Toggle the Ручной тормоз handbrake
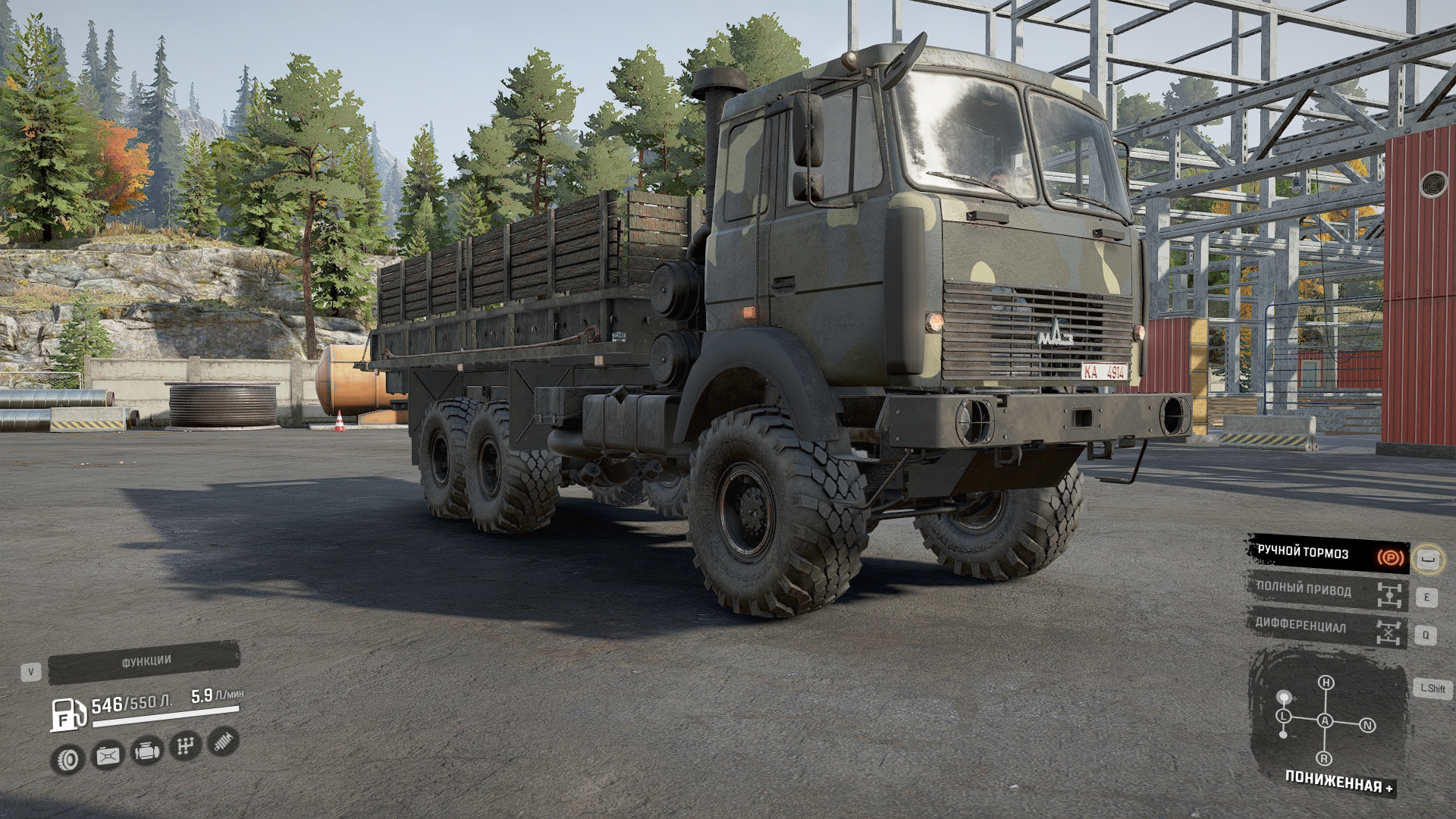 pos(1327,554)
